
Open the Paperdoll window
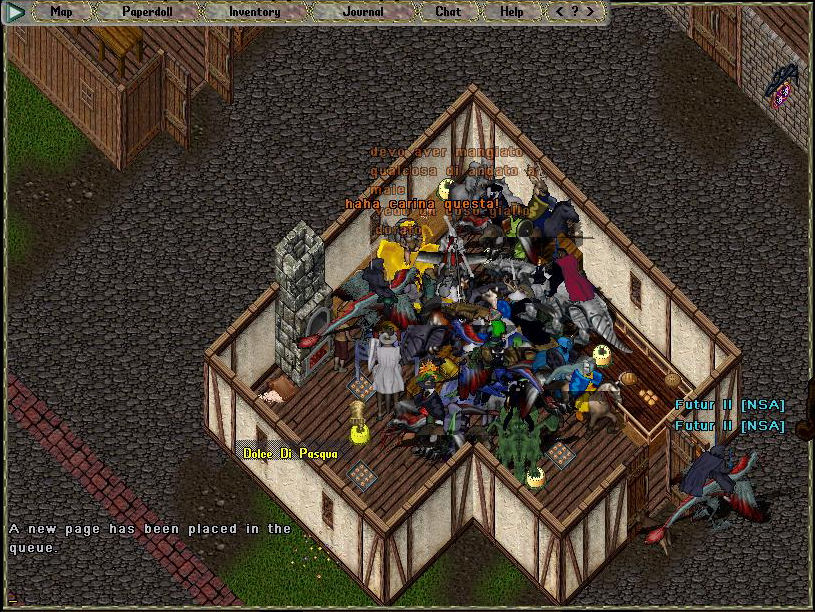click(x=148, y=12)
